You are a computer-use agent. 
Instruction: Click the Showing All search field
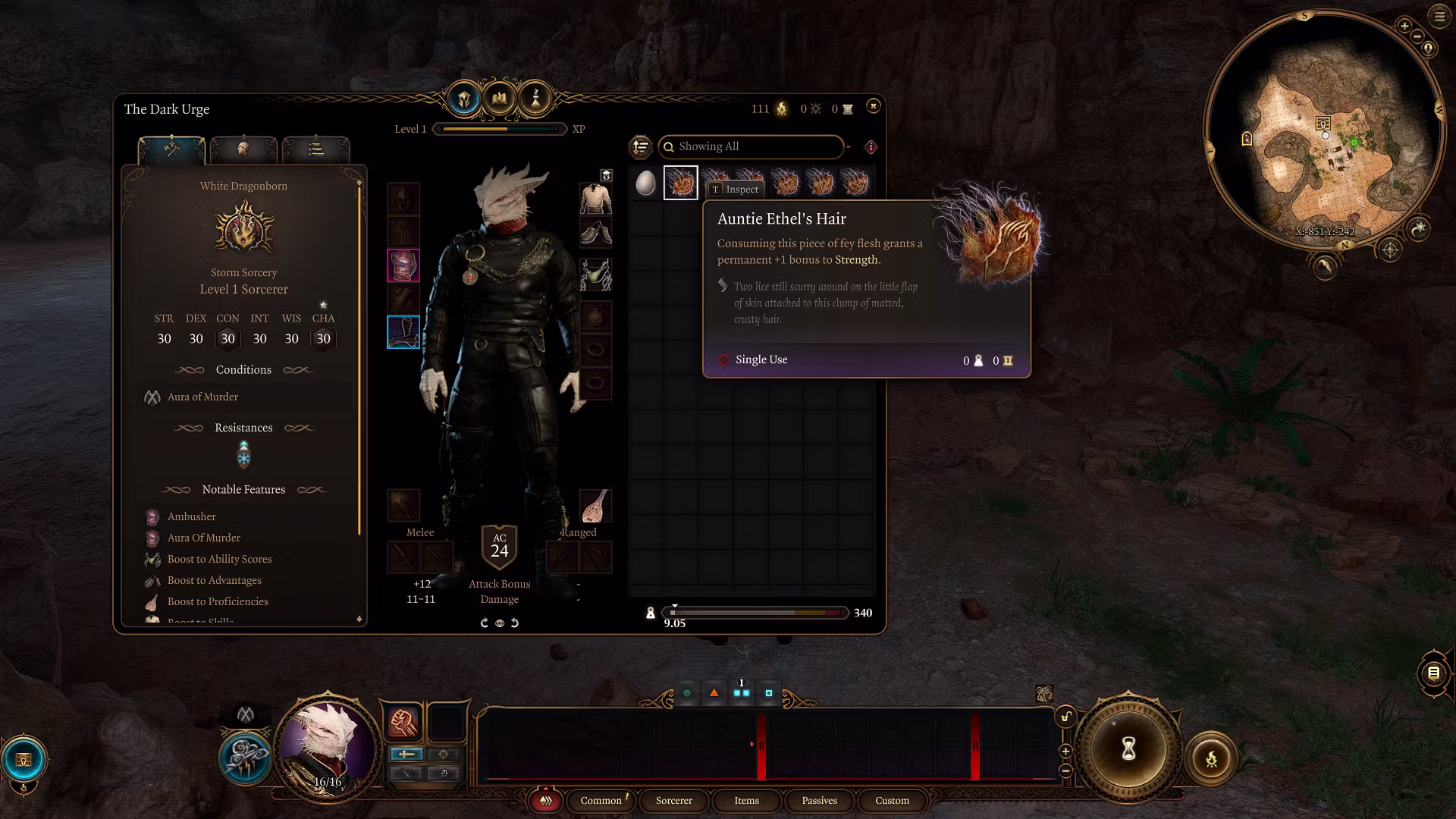coord(751,146)
